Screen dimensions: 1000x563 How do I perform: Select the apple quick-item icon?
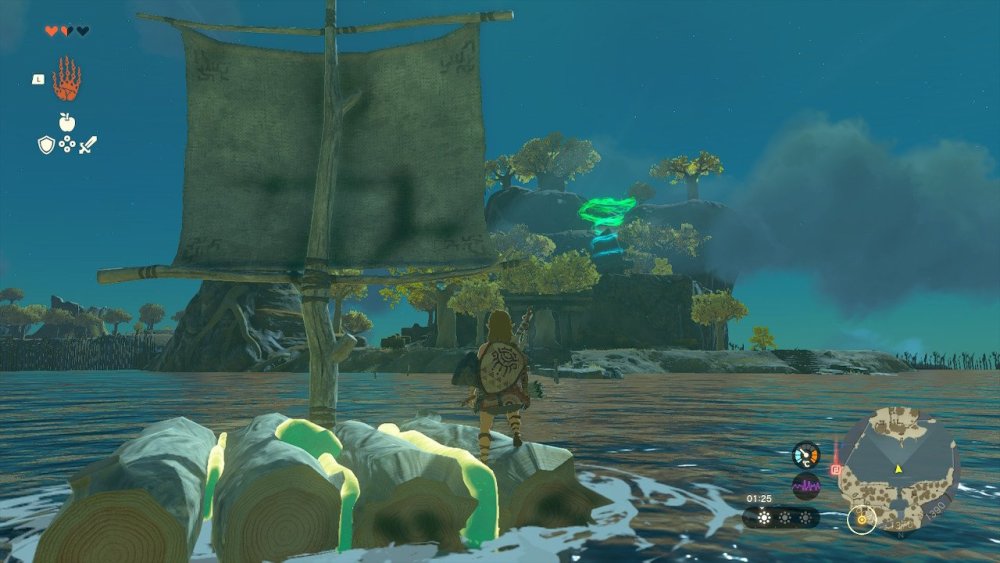(67, 122)
